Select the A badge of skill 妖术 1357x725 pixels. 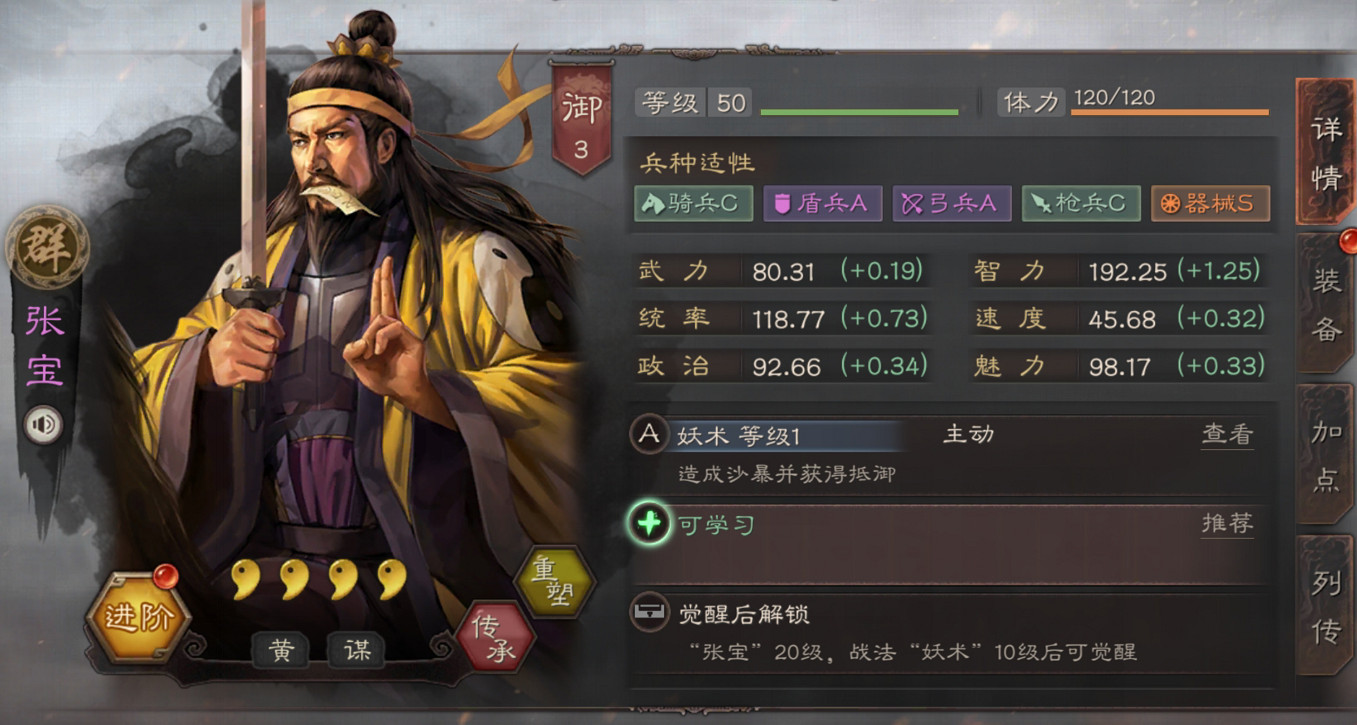[x=648, y=435]
